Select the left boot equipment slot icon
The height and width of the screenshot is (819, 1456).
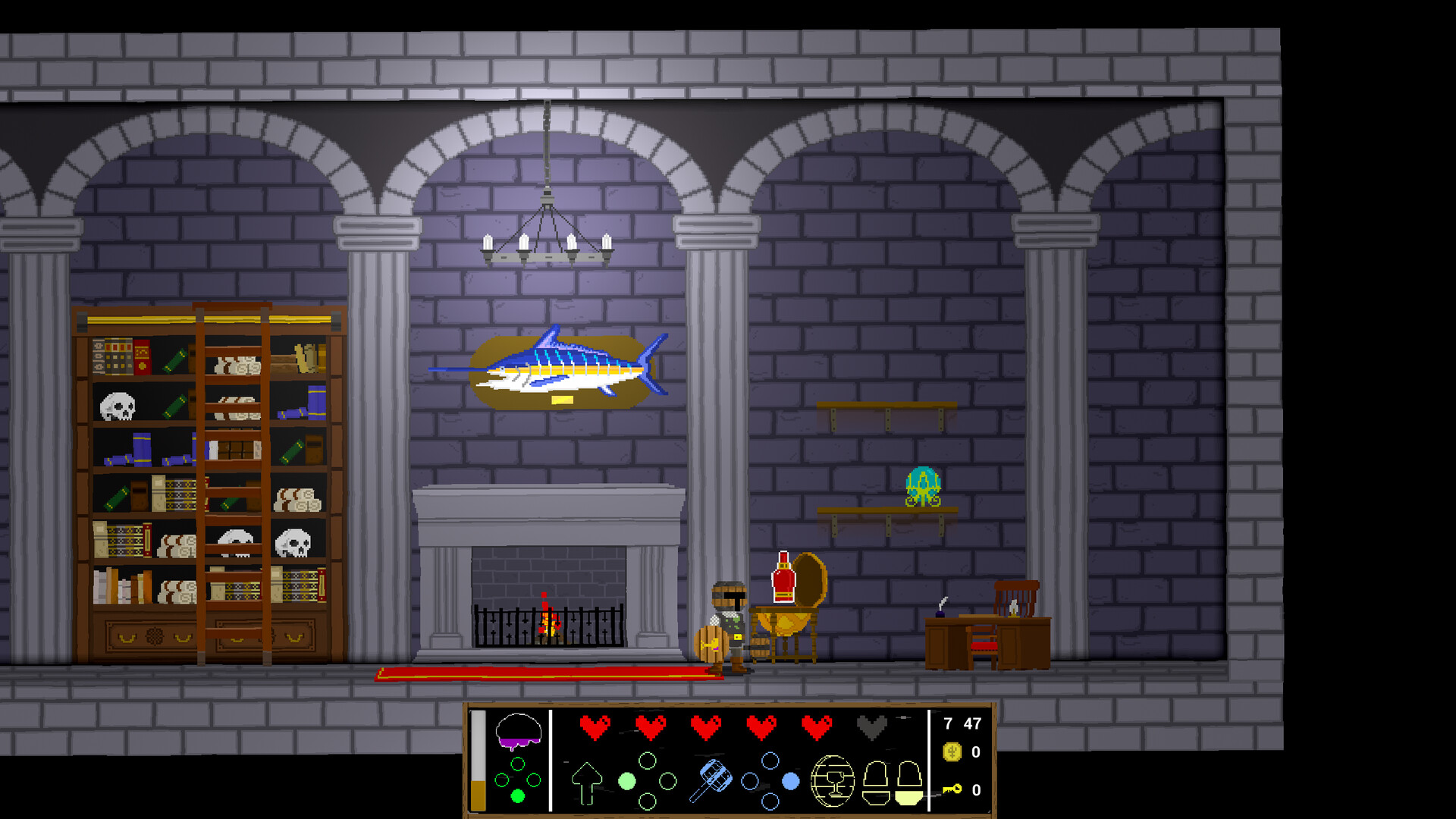click(x=877, y=783)
